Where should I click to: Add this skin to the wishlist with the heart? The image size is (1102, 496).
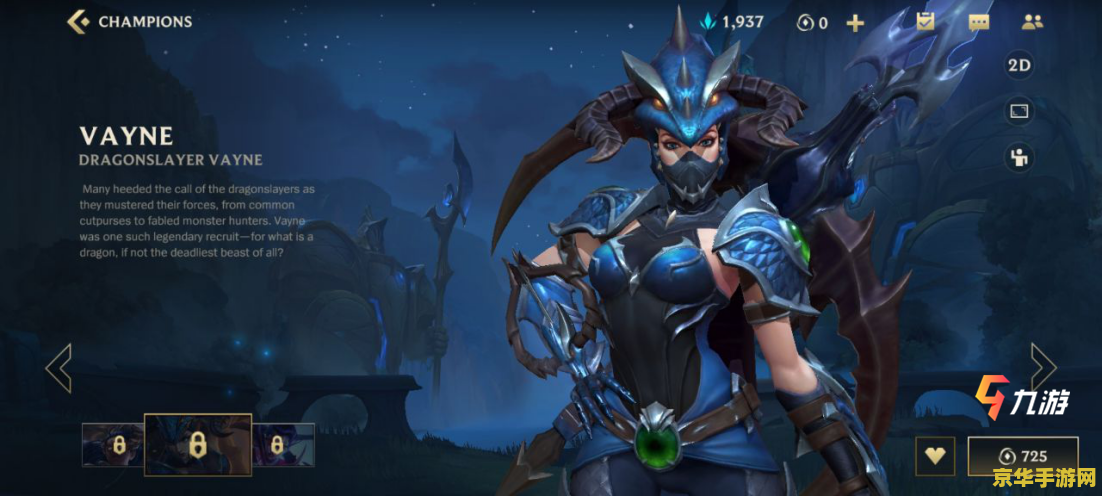[935, 456]
